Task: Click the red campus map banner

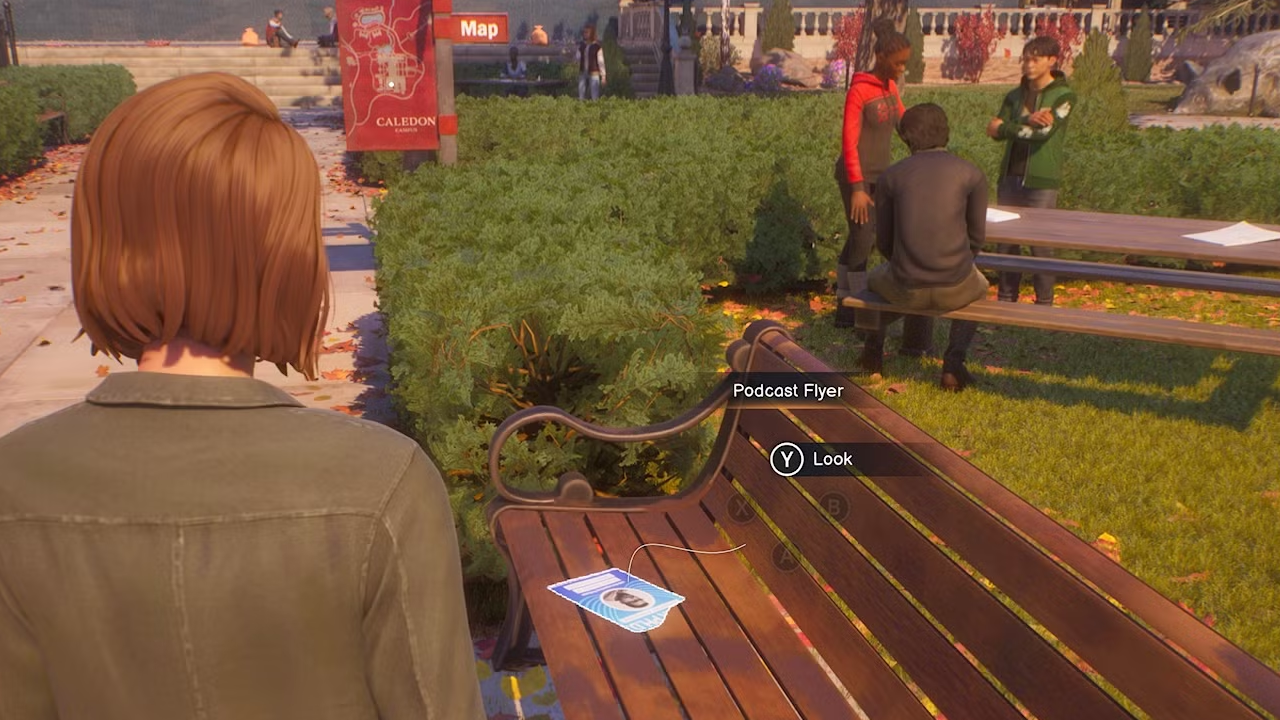Action: 390,75
